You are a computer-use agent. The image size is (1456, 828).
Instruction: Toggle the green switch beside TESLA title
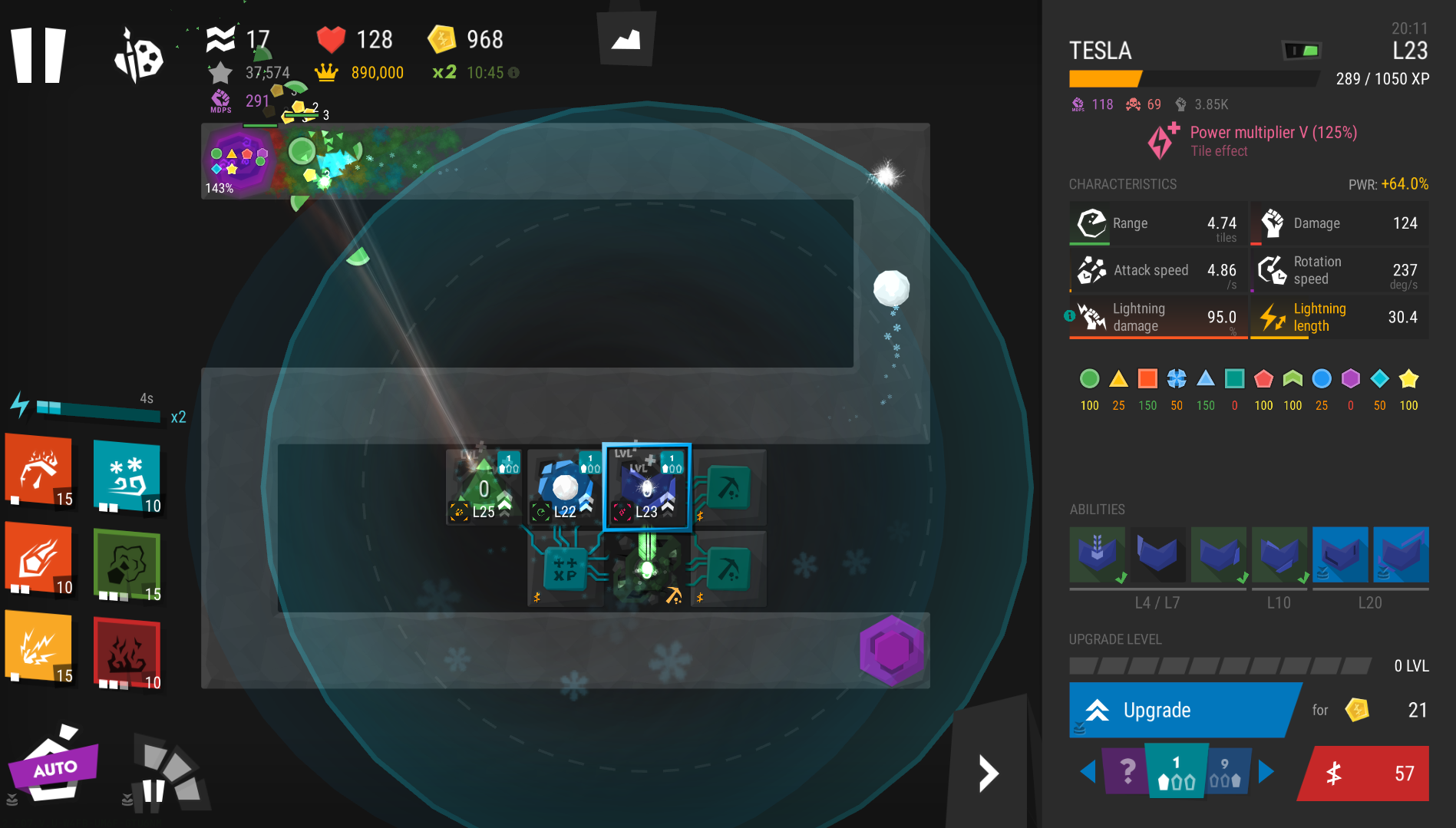(x=1302, y=51)
